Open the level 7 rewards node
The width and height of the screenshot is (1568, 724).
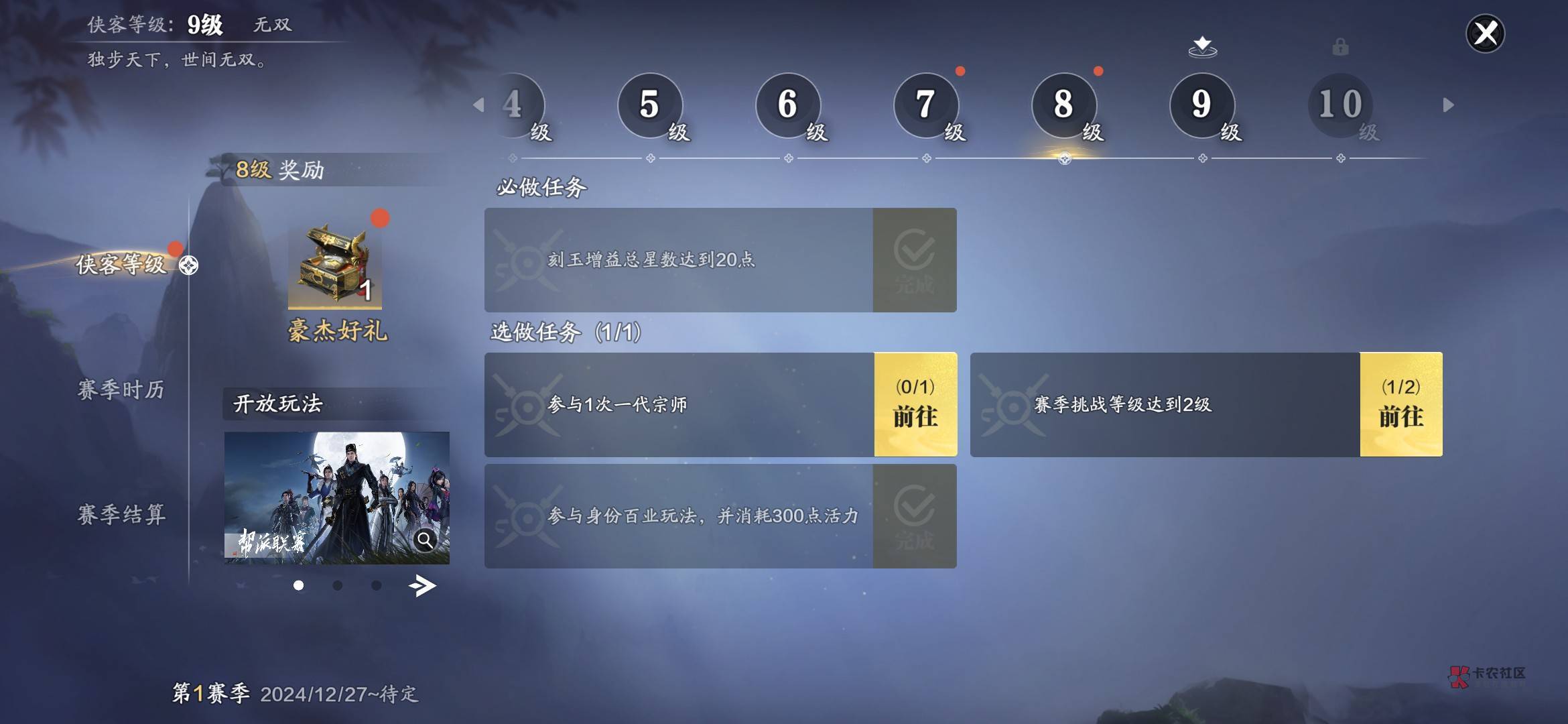point(926,105)
